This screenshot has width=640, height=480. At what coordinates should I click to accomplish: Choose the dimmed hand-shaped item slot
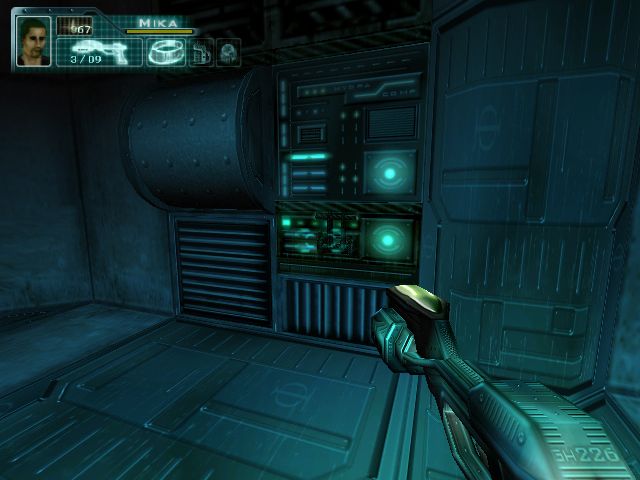click(200, 52)
